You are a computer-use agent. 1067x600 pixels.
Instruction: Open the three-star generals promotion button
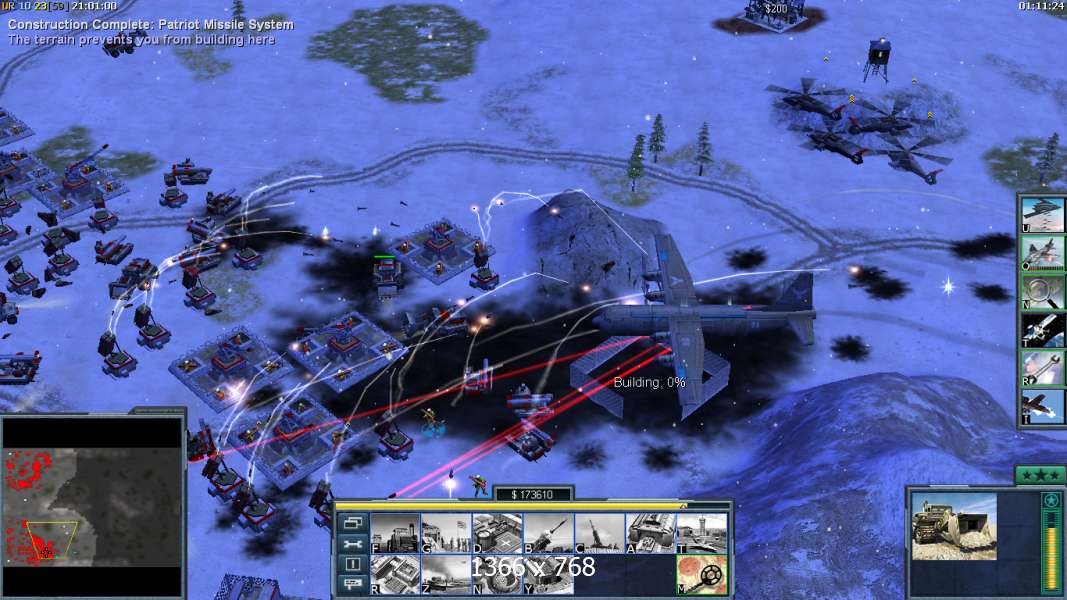coord(1040,475)
